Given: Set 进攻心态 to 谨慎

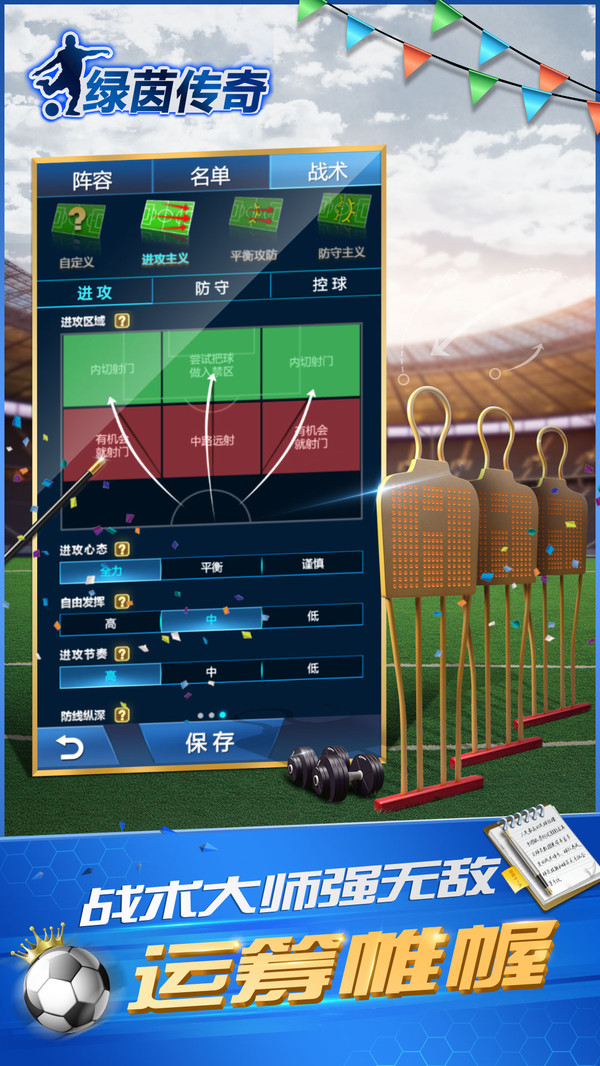Looking at the screenshot, I should pyautogui.click(x=312, y=564).
